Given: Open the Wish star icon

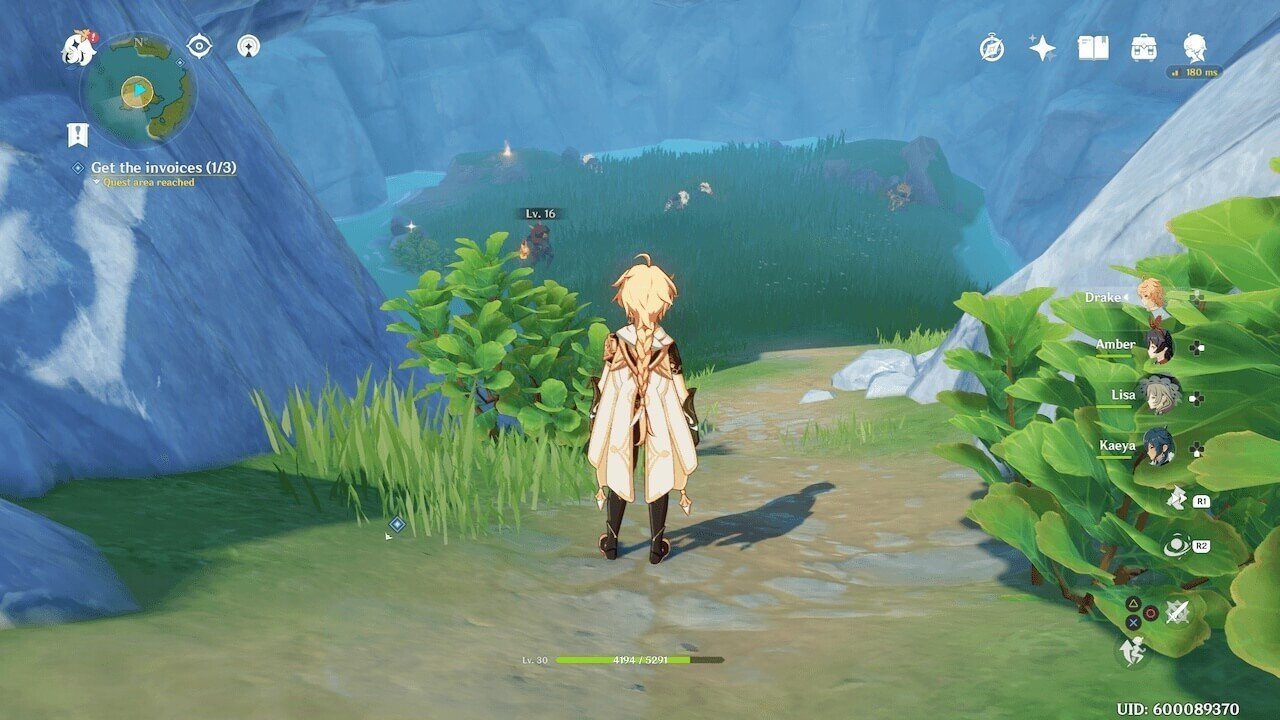Looking at the screenshot, I should 1042,48.
